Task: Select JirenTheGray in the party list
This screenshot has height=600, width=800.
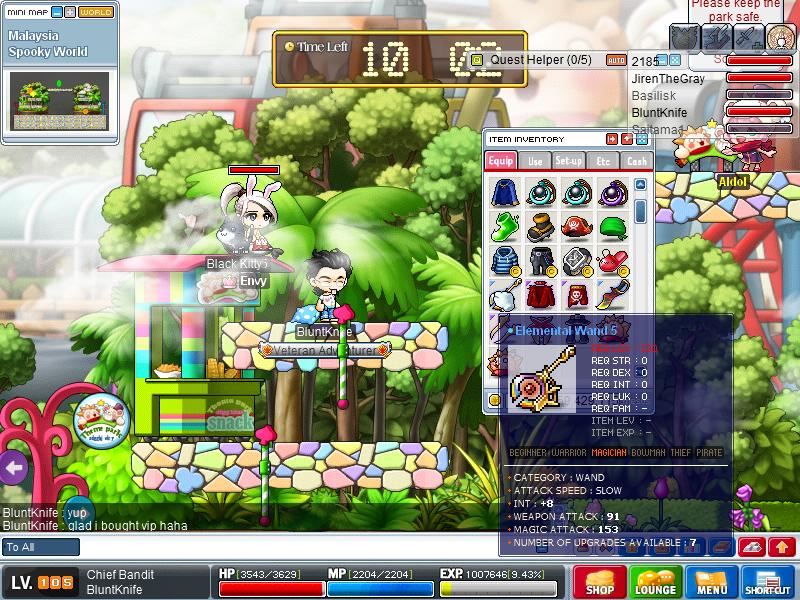Action: [x=668, y=79]
